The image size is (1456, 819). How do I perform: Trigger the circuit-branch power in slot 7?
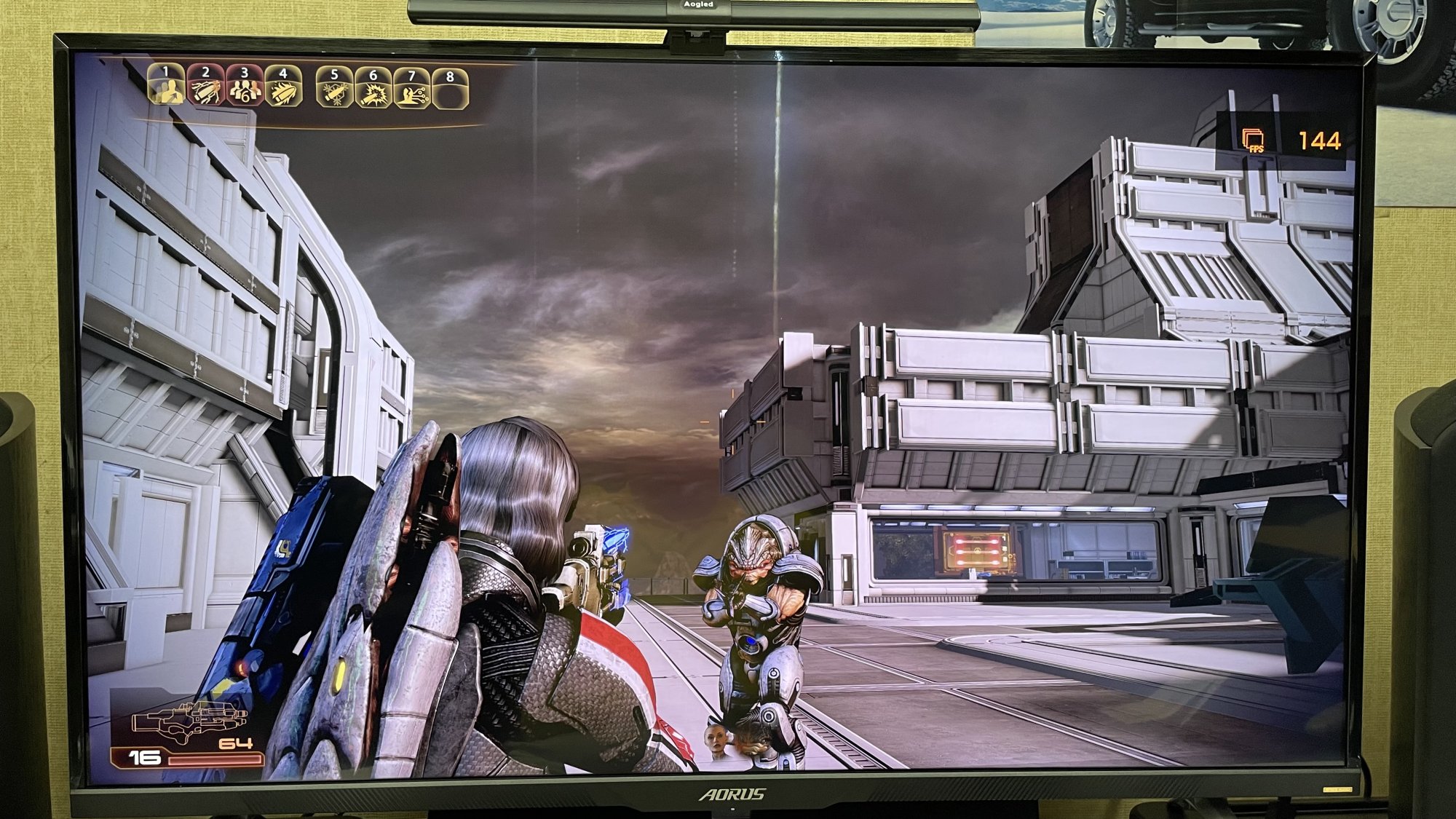[412, 92]
